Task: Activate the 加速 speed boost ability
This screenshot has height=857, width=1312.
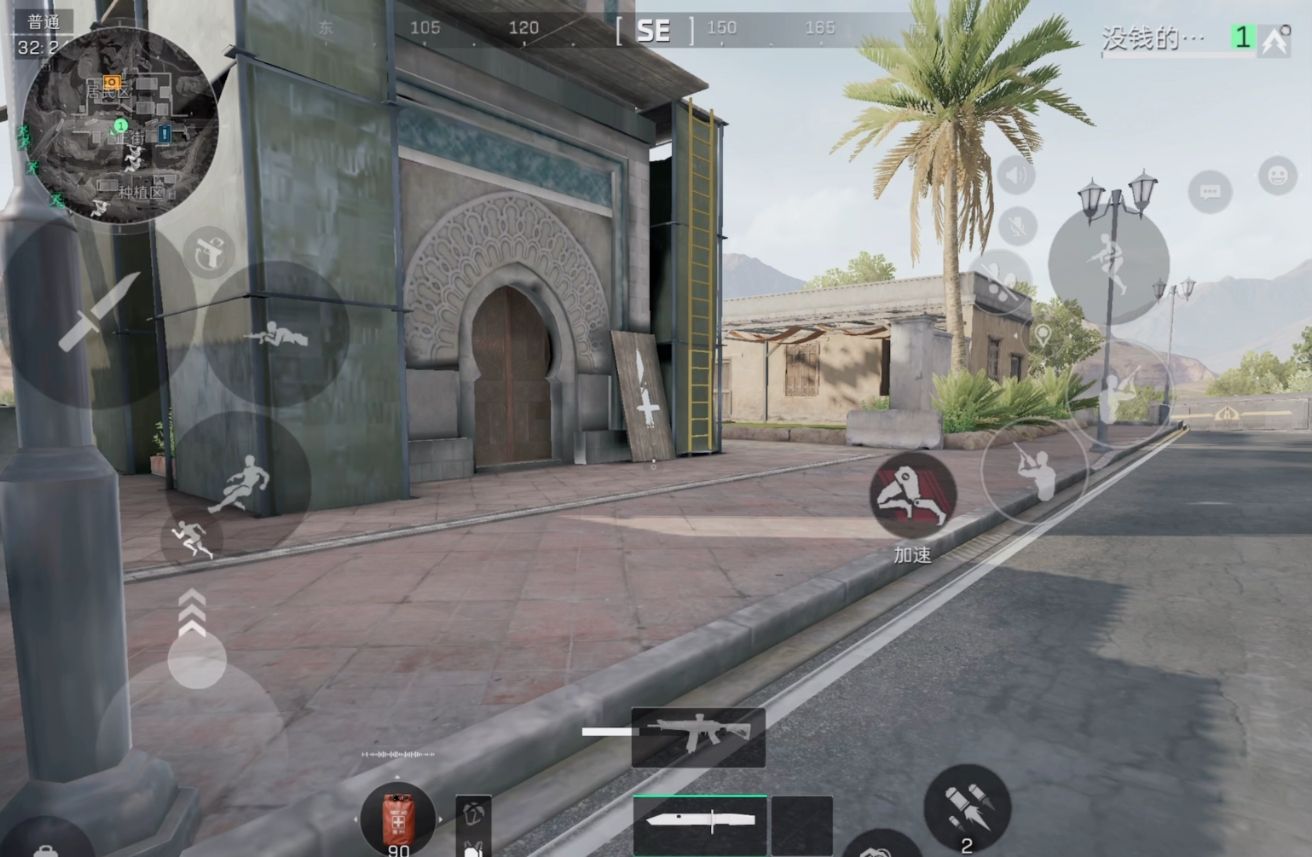Action: 912,495
